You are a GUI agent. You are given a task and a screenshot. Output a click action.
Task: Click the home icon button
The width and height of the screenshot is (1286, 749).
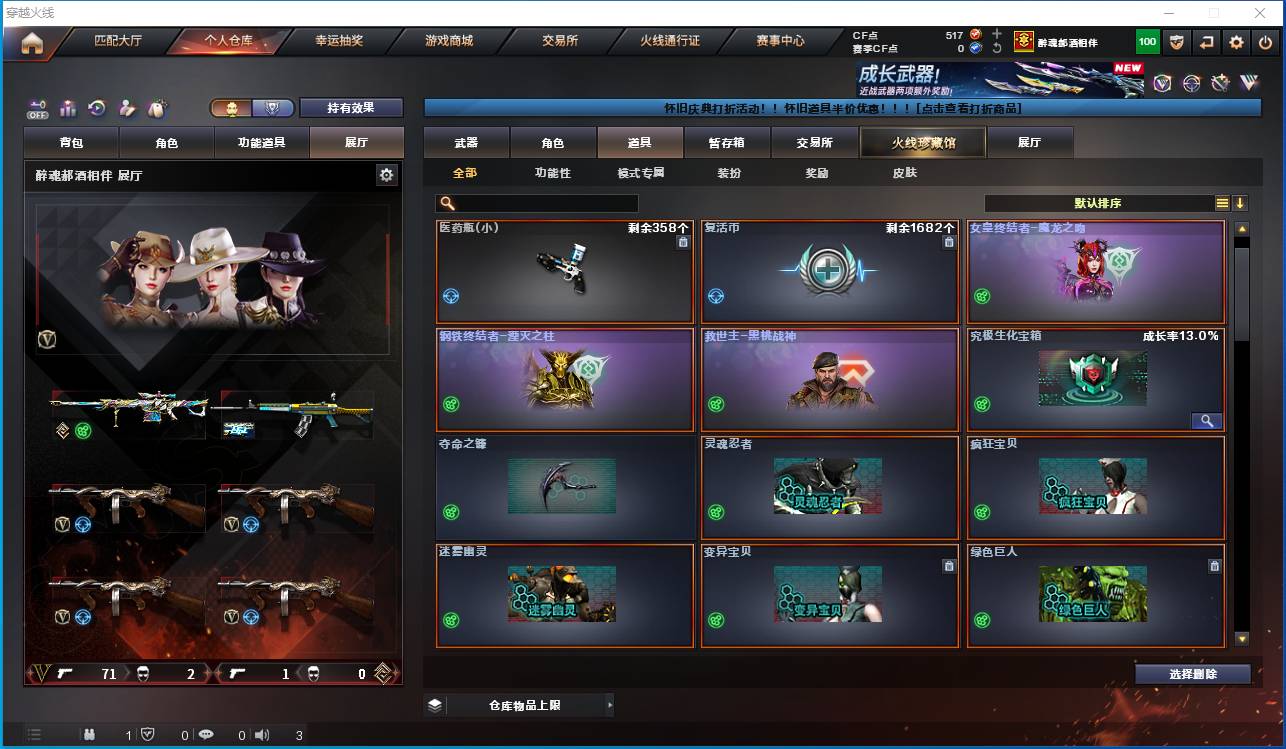pos(32,43)
